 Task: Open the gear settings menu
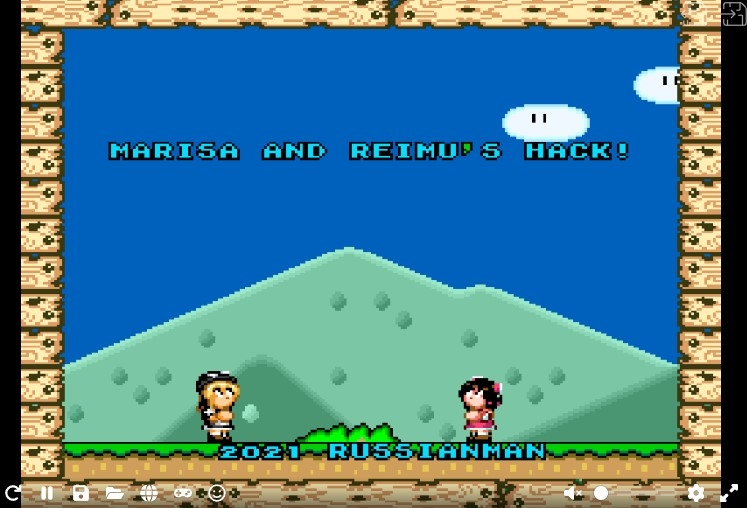696,493
